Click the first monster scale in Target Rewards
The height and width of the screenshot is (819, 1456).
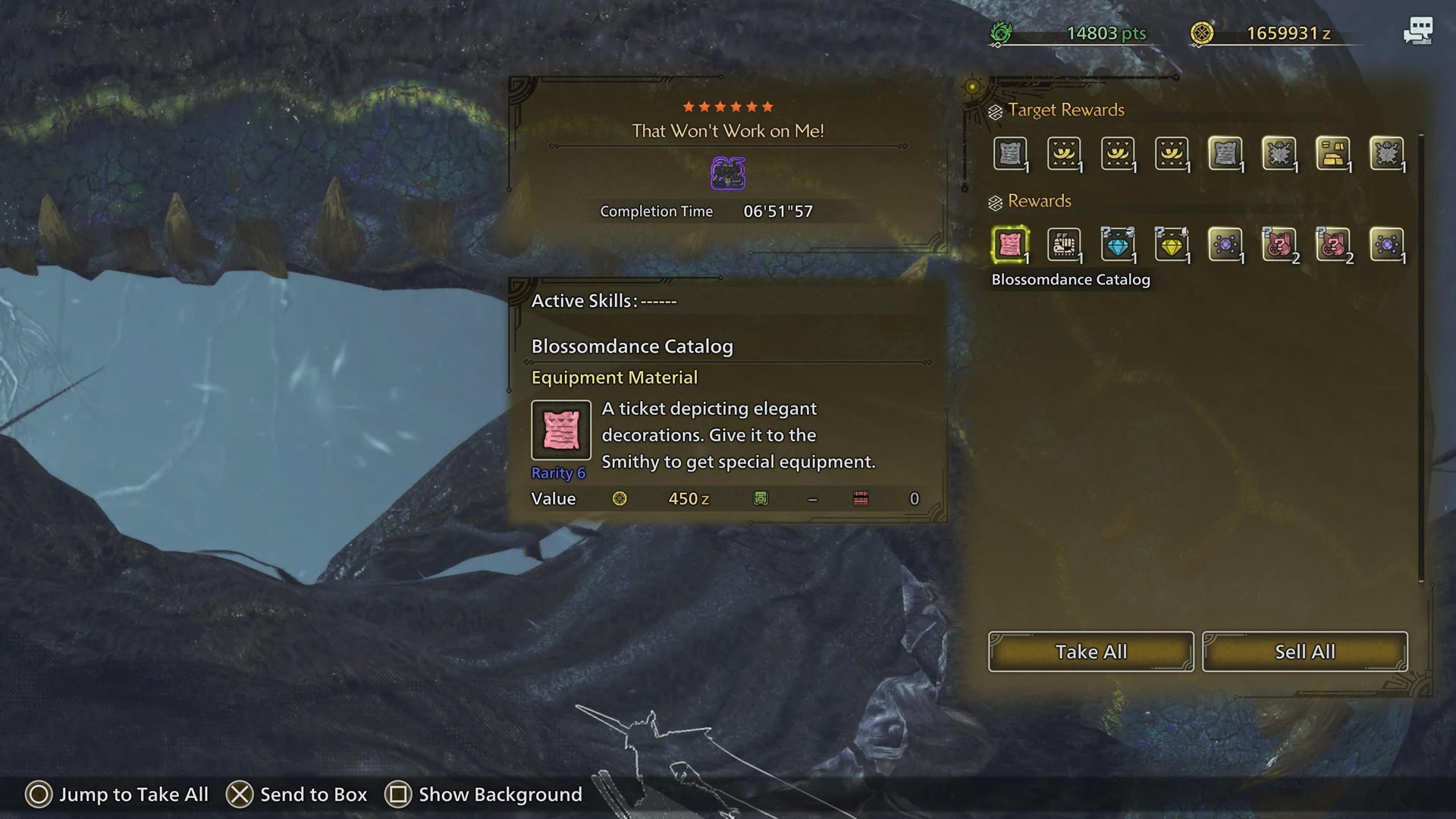tap(1010, 153)
